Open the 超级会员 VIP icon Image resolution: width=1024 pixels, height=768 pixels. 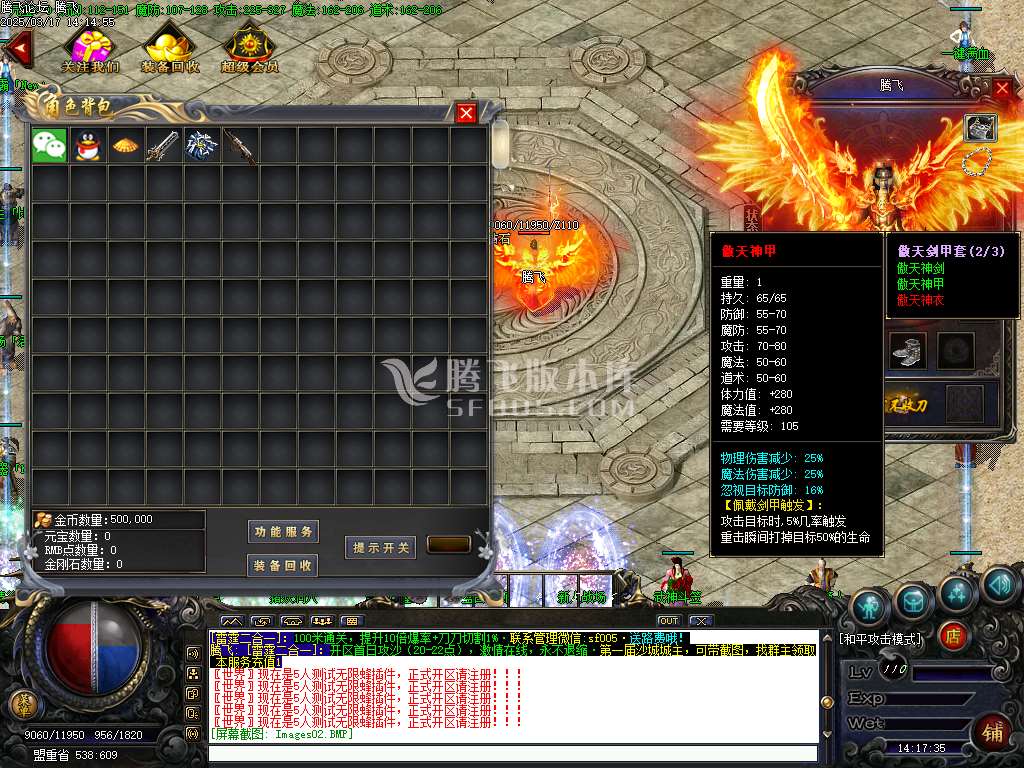pyautogui.click(x=249, y=47)
